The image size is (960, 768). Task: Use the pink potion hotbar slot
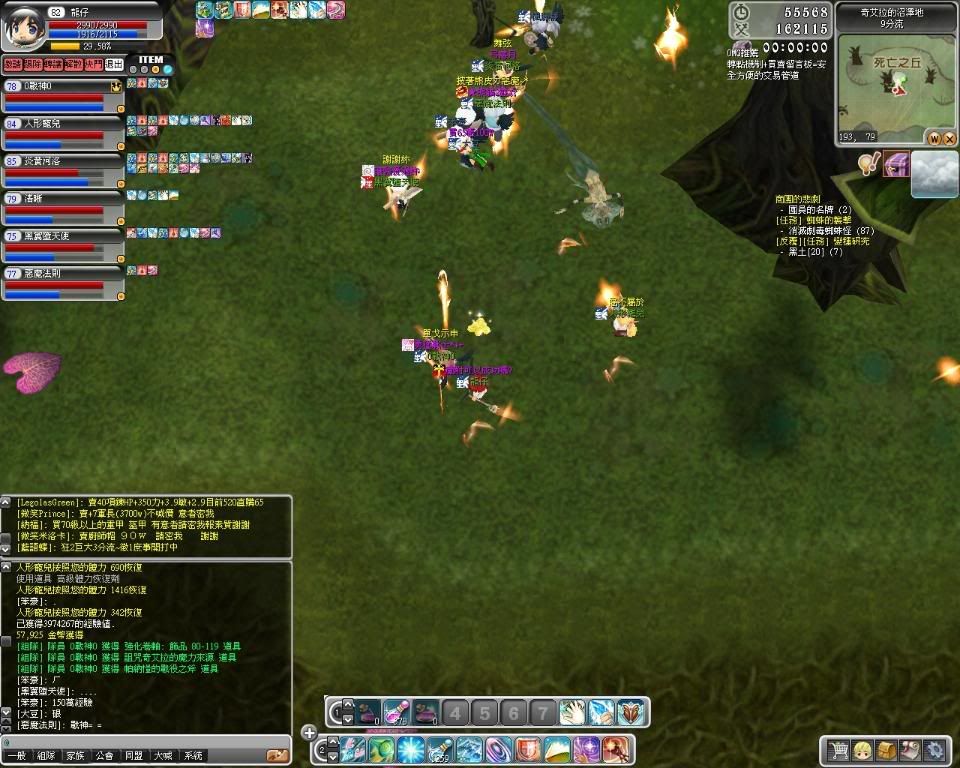coord(396,712)
